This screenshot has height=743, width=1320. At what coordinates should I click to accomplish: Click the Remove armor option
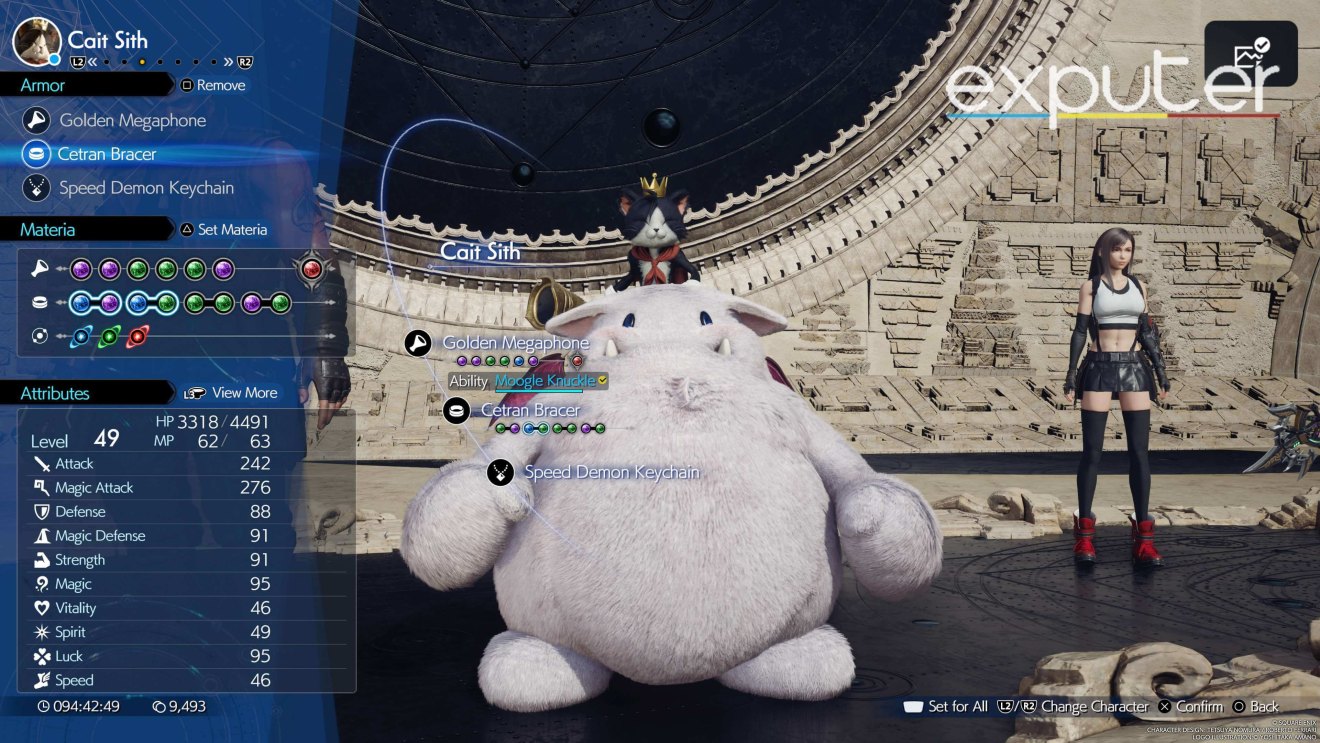point(213,86)
